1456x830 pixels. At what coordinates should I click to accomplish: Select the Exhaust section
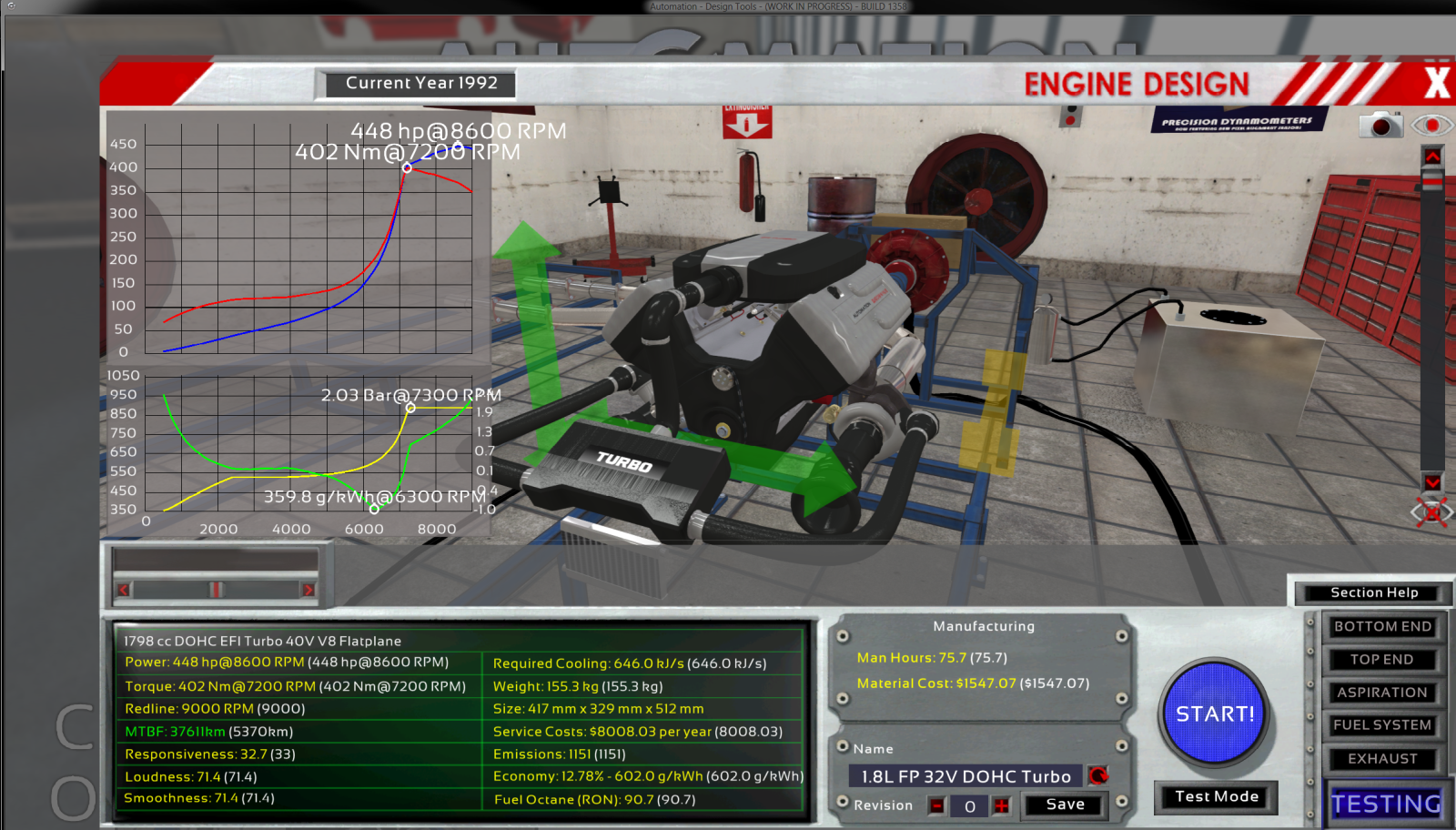pos(1381,759)
